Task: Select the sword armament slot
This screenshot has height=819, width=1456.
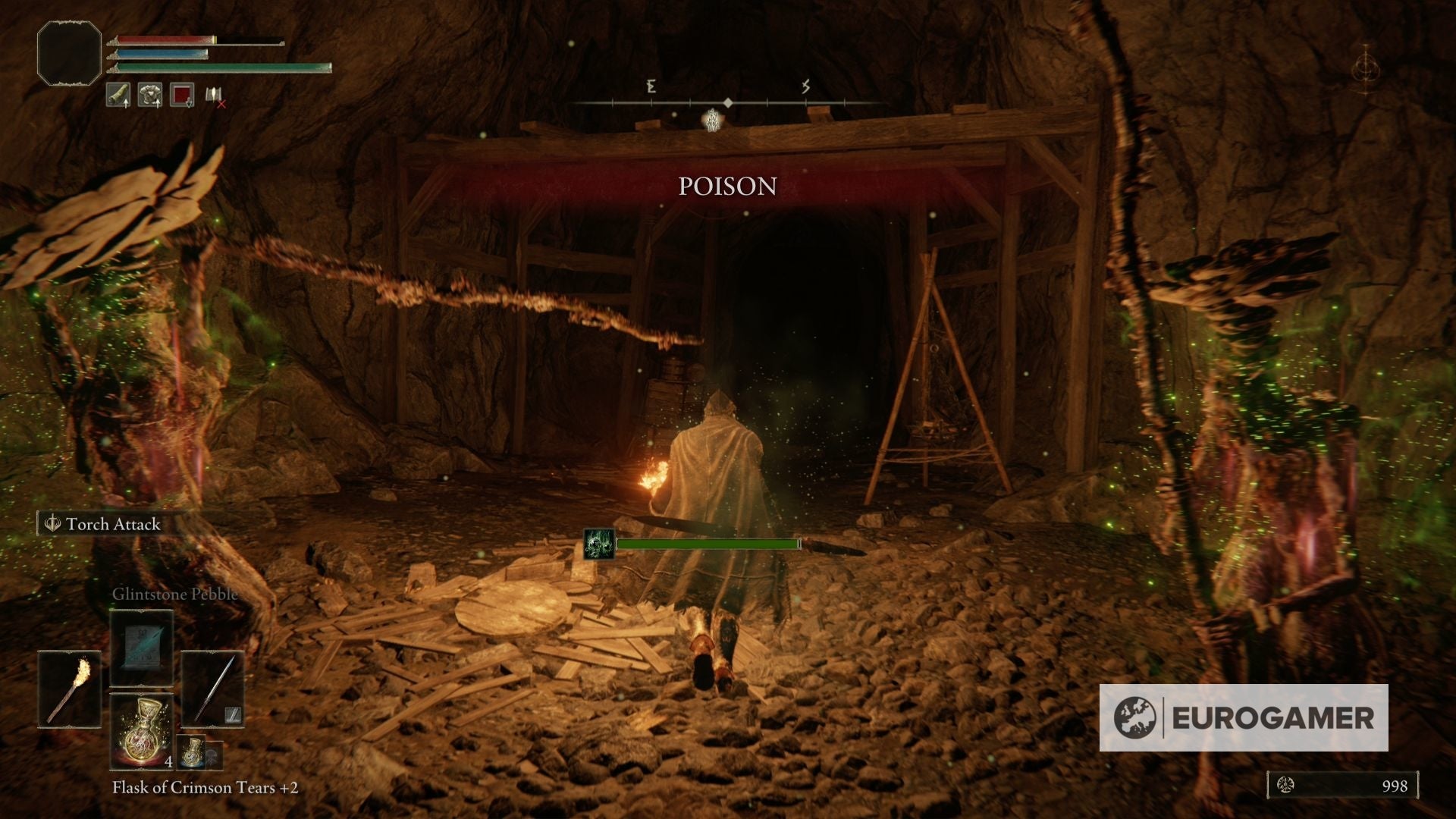Action: (213, 689)
